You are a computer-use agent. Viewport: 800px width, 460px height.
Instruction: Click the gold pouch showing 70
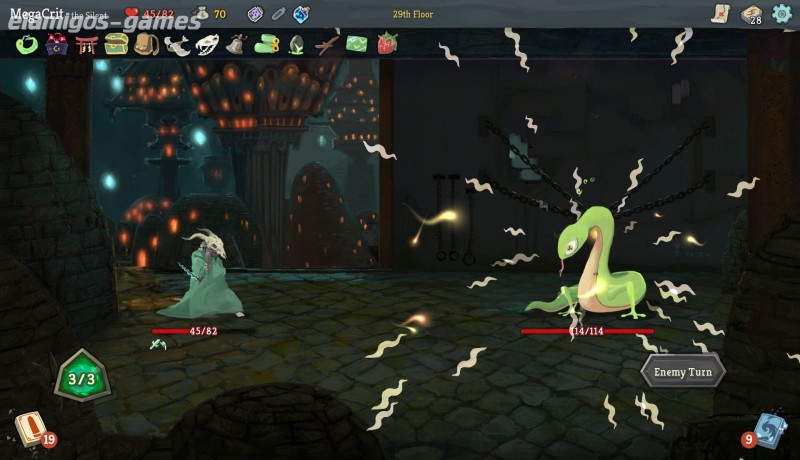203,14
